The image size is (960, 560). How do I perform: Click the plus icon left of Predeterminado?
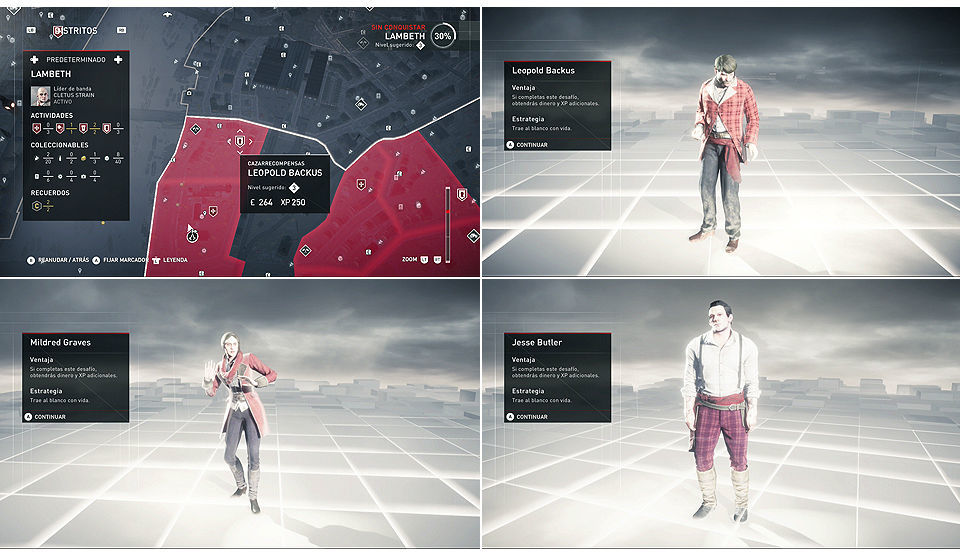tap(35, 61)
